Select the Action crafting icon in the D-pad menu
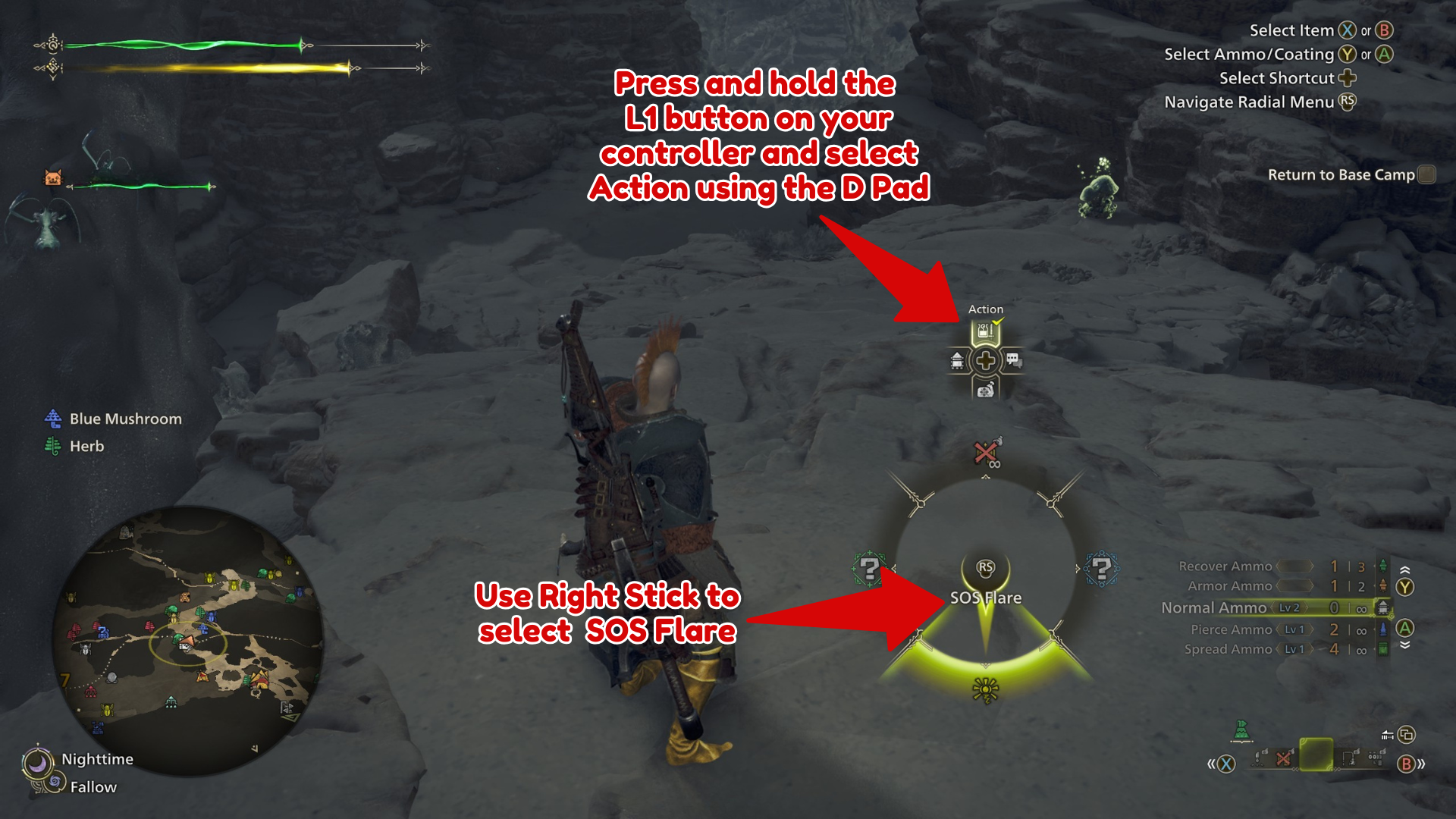This screenshot has height=819, width=1456. 985,330
